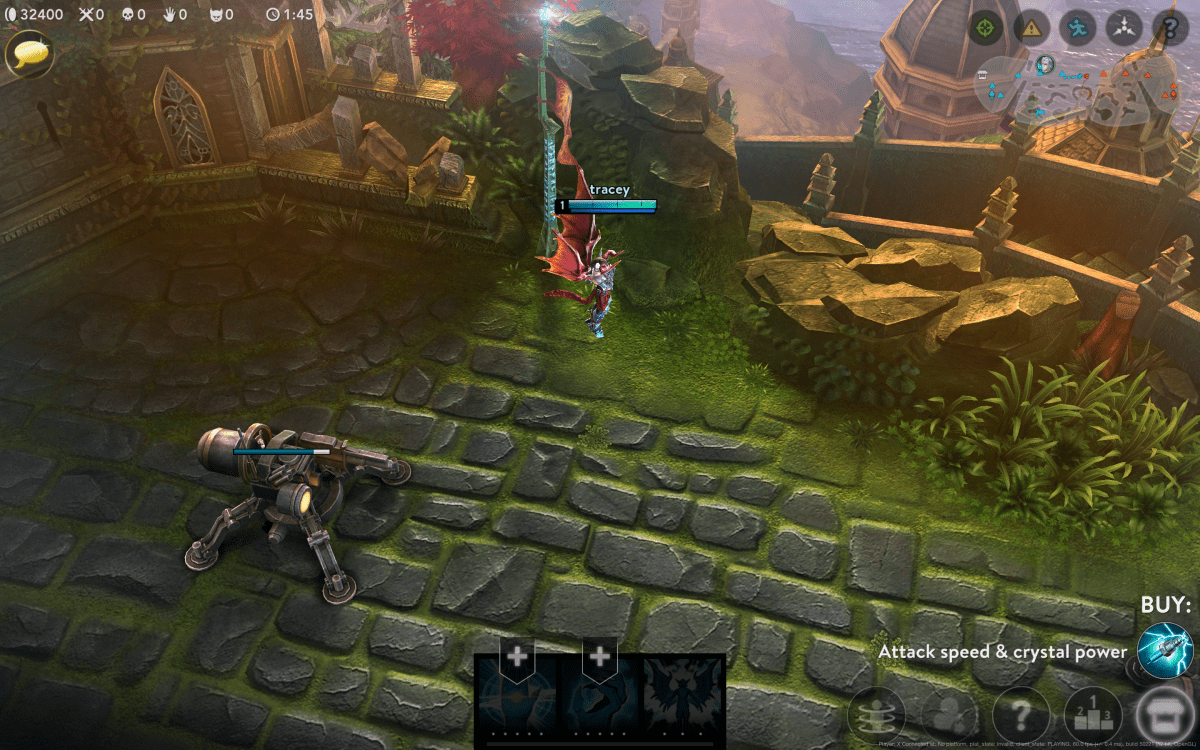This screenshot has width=1200, height=750.
Task: Send the converging arrows group ping
Action: pyautogui.click(x=1124, y=28)
